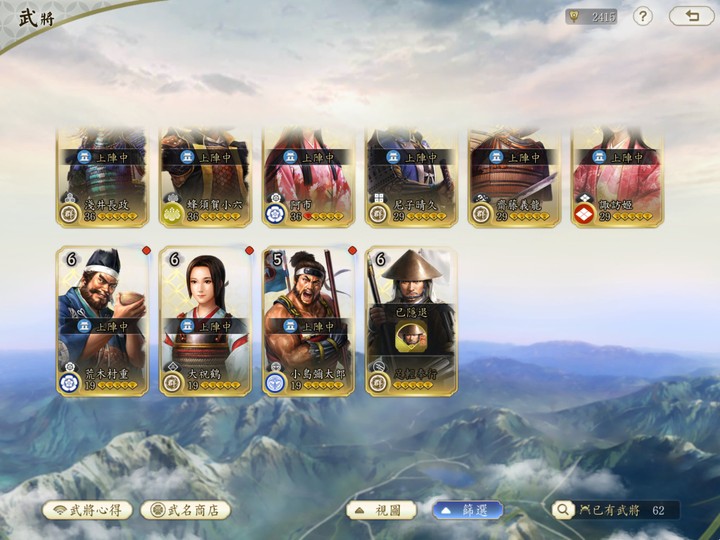Open the 武將心得 menu
The height and width of the screenshot is (540, 720).
coord(87,510)
